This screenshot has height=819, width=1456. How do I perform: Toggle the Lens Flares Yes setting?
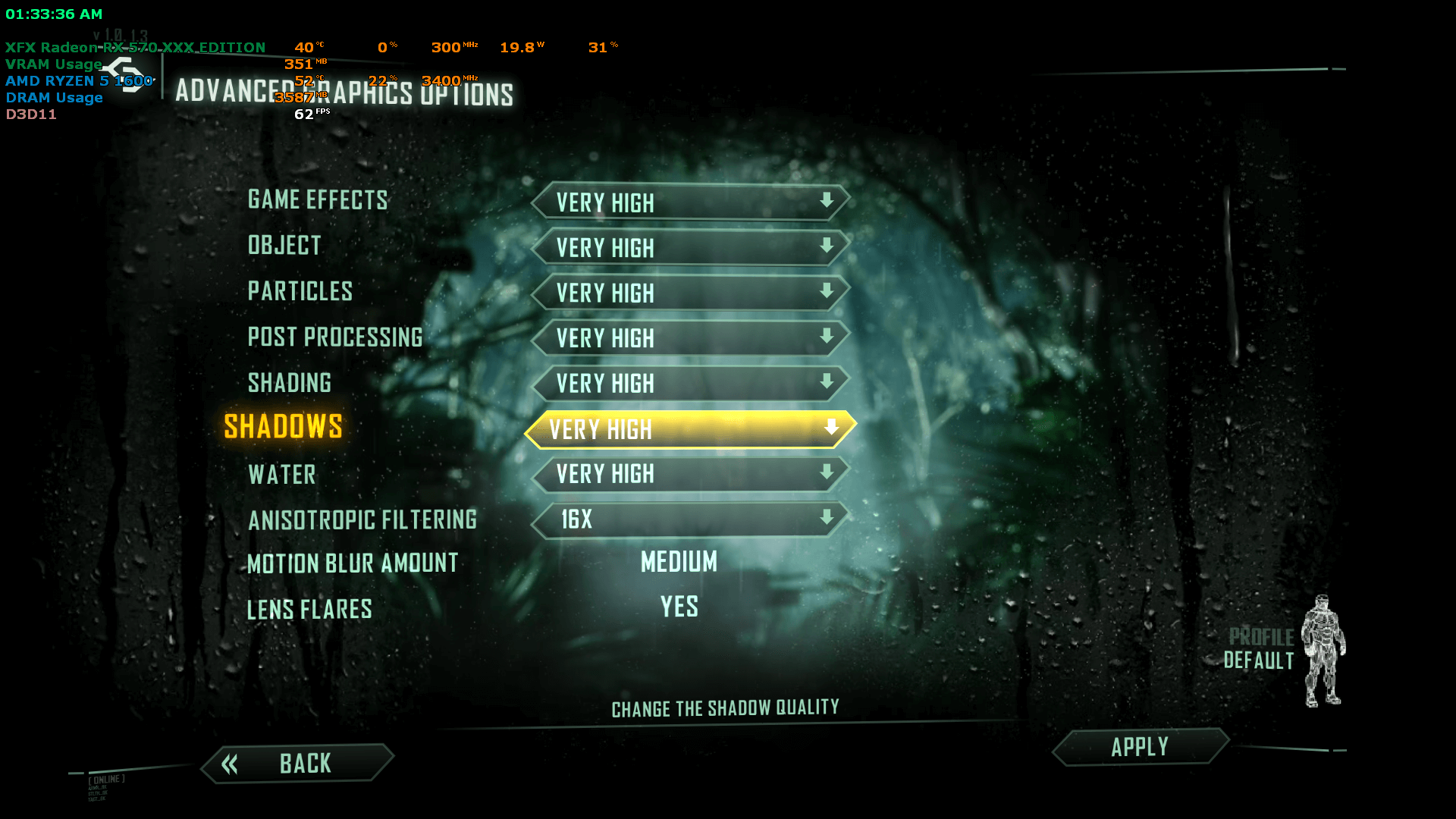(x=679, y=607)
